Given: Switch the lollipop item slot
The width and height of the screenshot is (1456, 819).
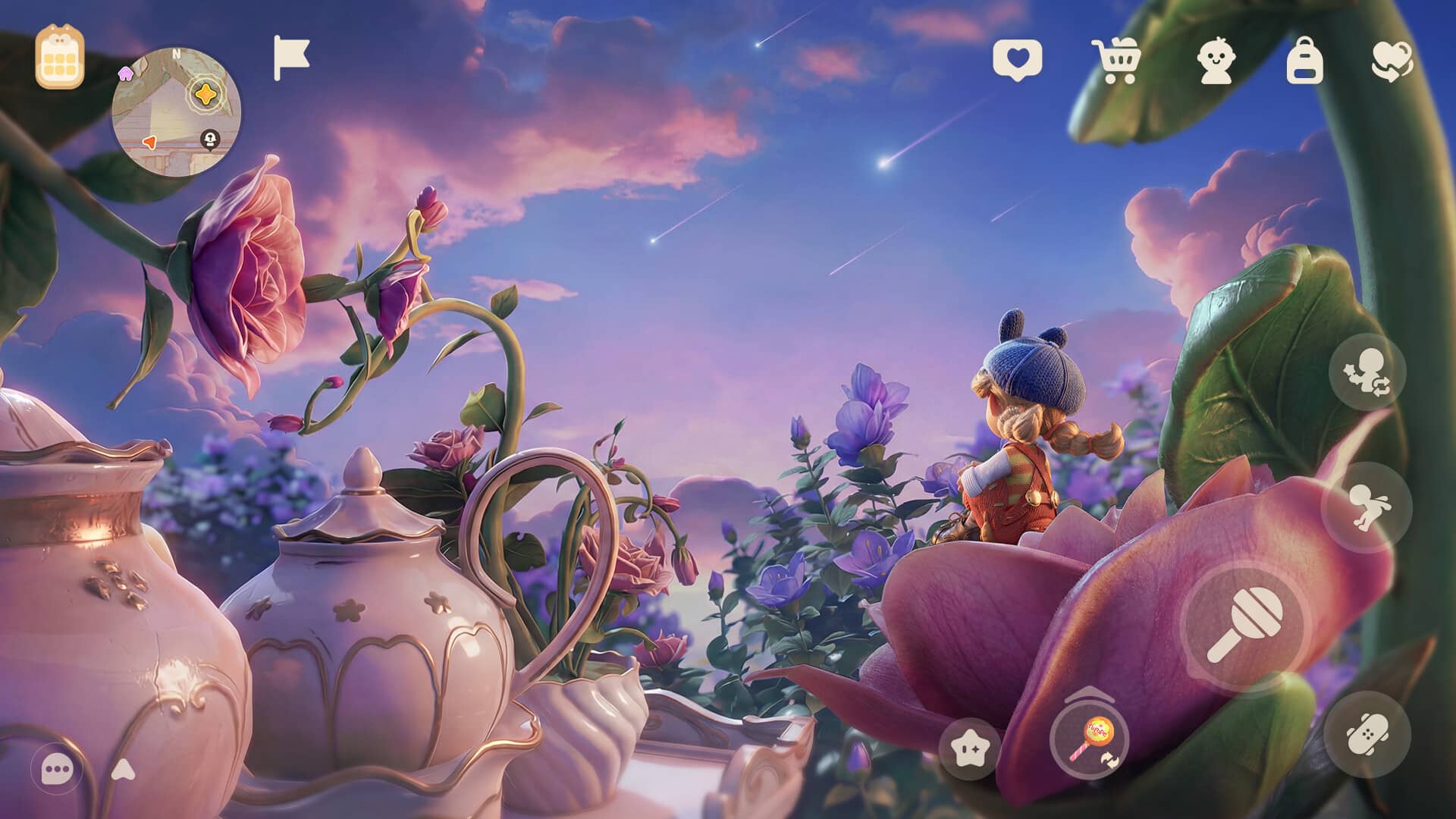Looking at the screenshot, I should coord(1089,738).
